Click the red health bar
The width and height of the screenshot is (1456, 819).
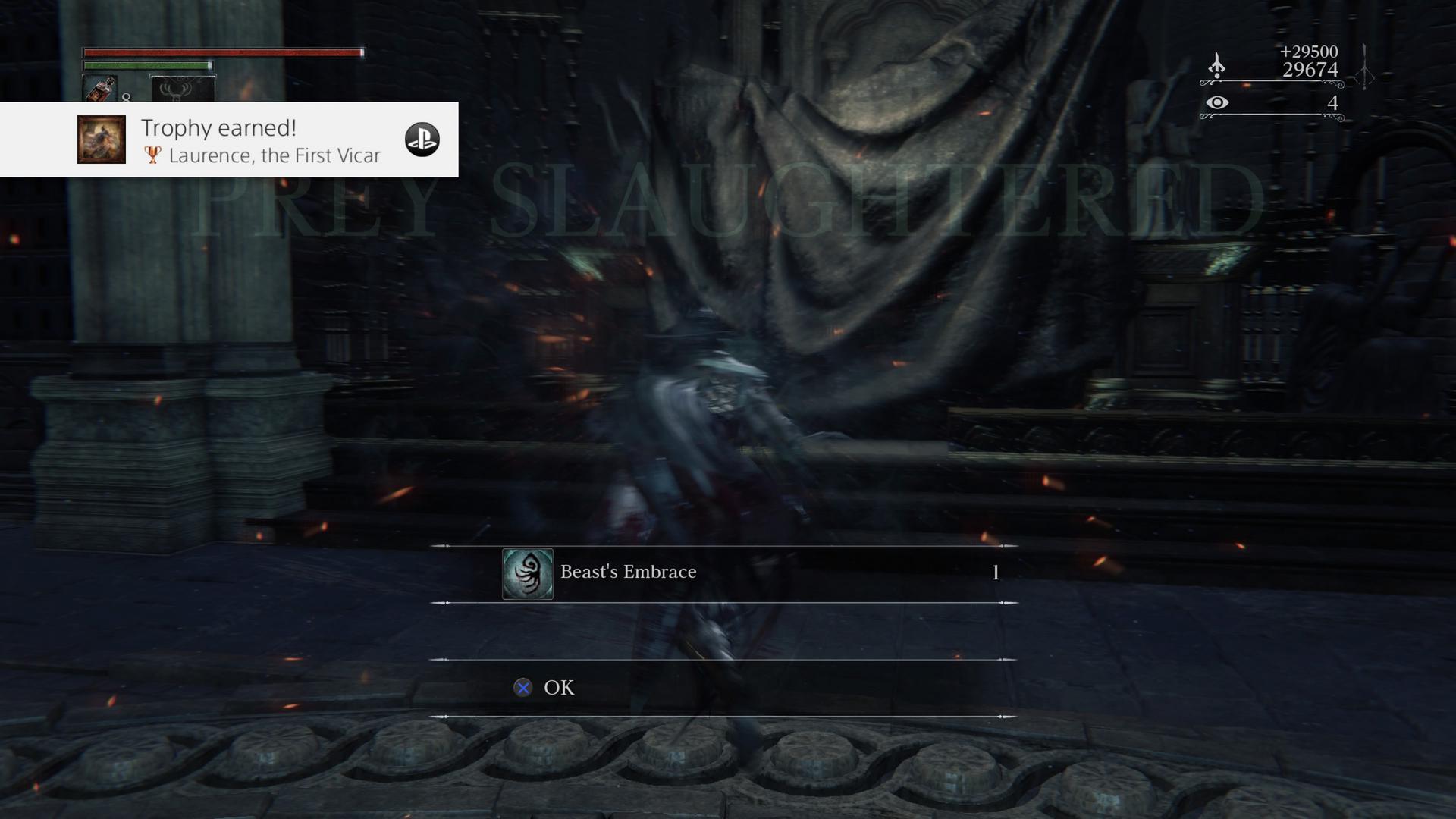(x=224, y=53)
